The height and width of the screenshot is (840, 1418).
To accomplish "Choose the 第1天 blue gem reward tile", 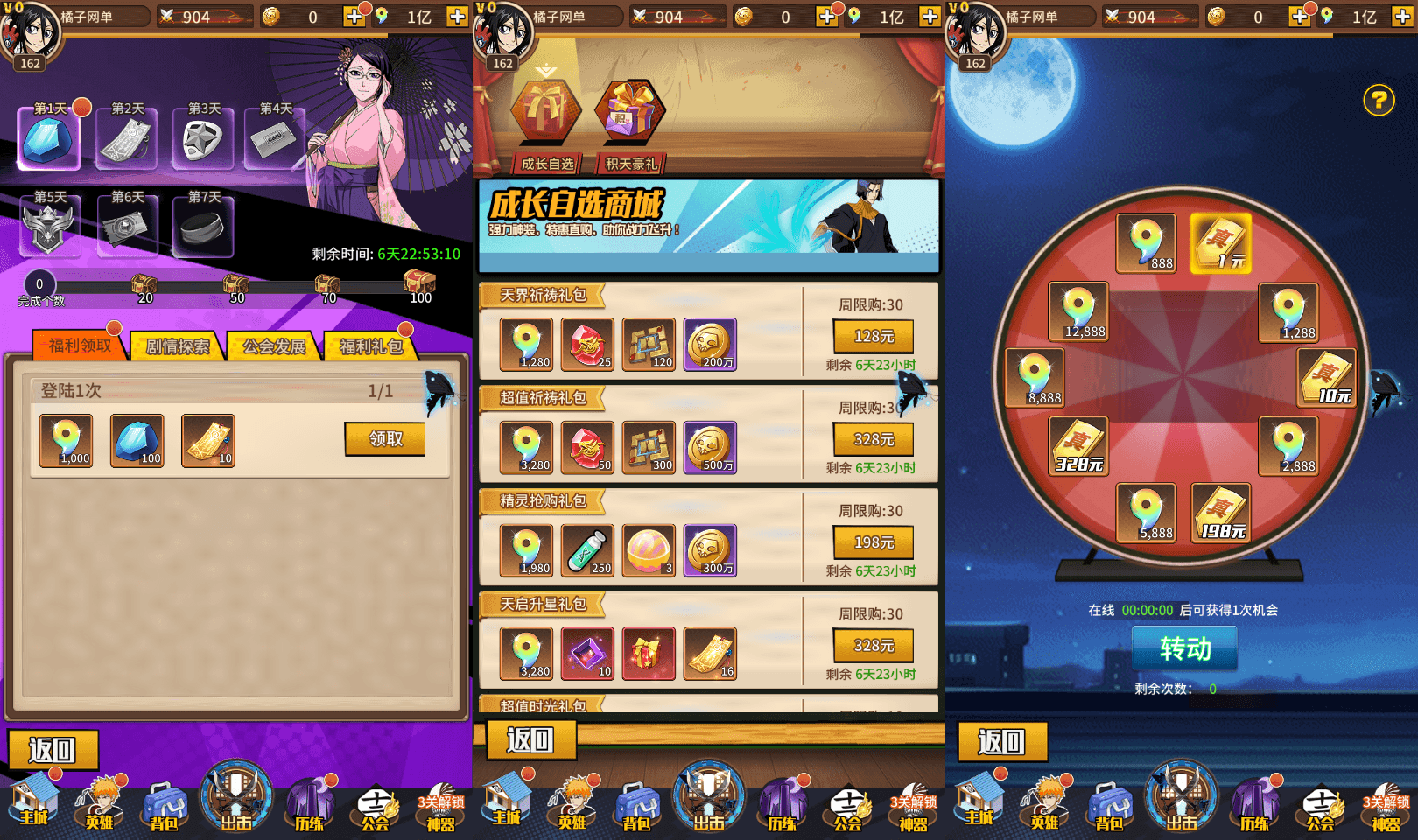I will 50,139.
